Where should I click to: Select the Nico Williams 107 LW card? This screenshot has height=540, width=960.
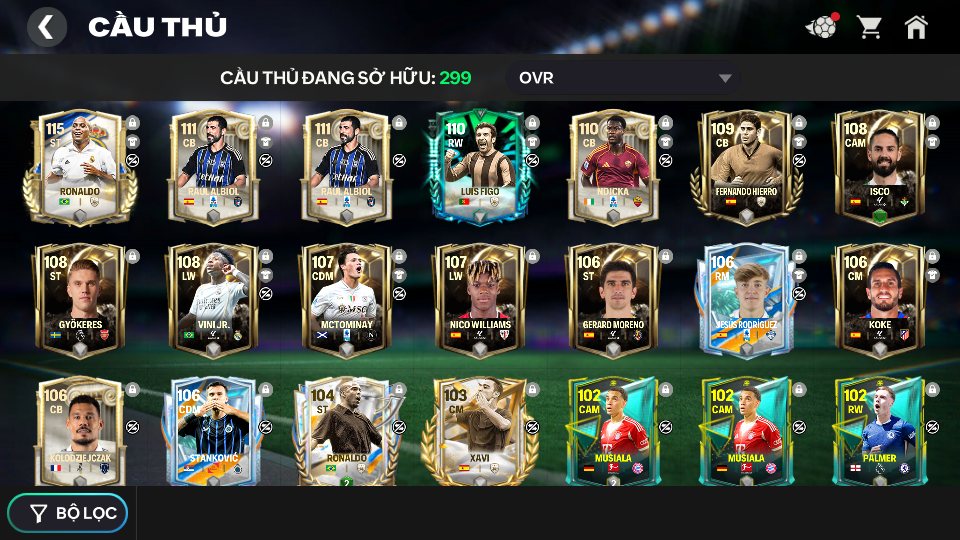tap(479, 298)
